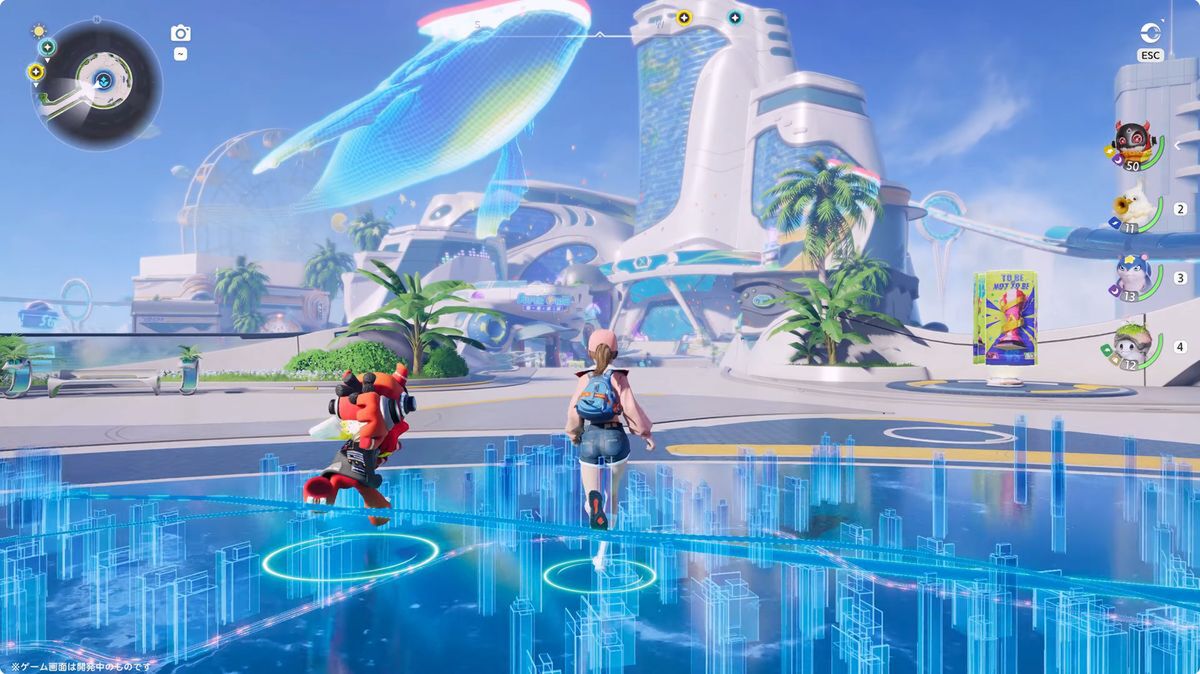Open photo mode with the camera icon
Screen dimensions: 1200x674
coord(180,34)
